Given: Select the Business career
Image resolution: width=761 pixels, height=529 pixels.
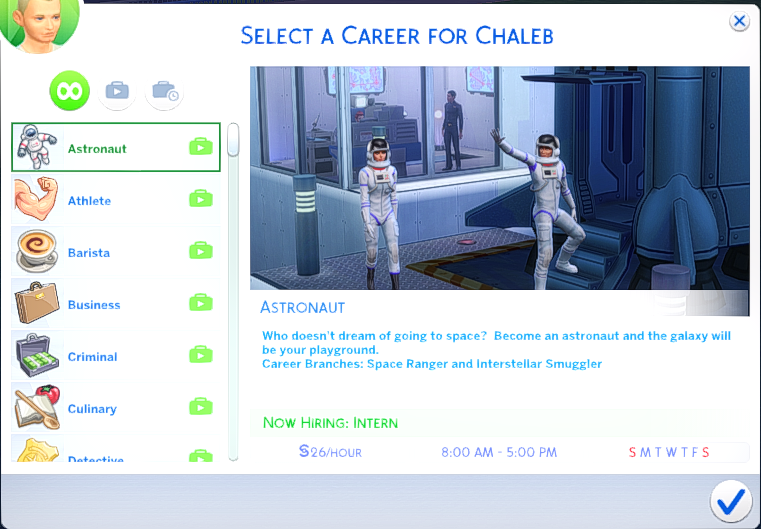Looking at the screenshot, I should [115, 304].
